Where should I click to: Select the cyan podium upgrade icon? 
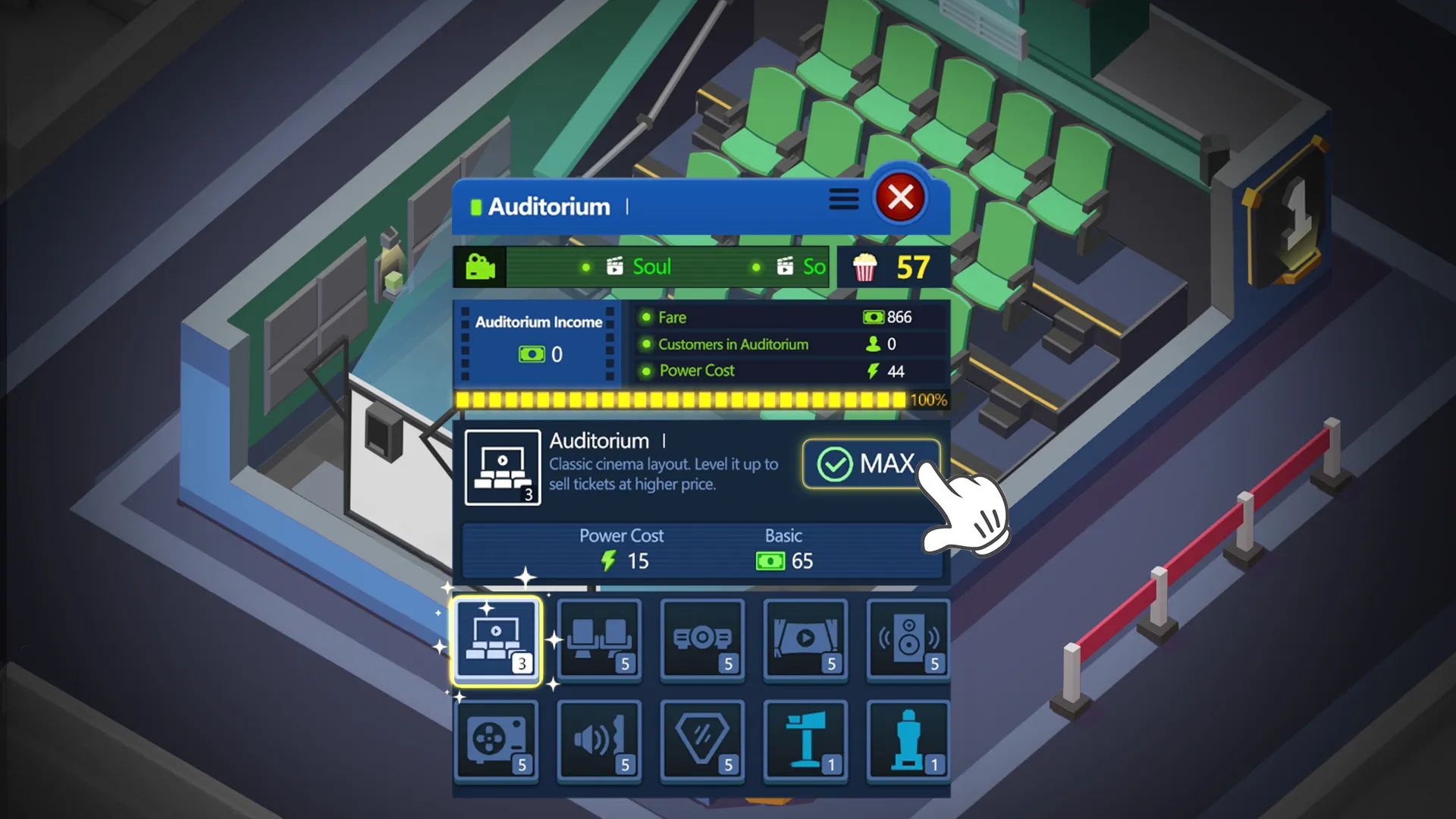coord(805,742)
